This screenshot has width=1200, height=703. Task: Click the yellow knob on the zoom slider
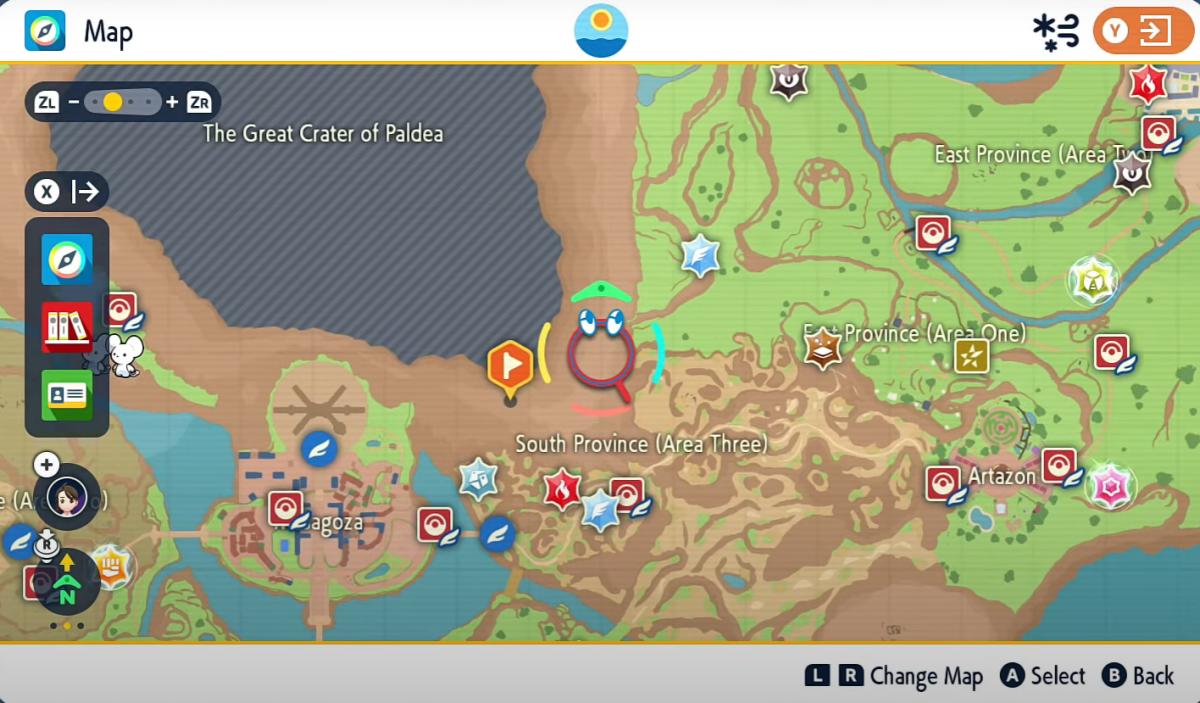point(113,102)
